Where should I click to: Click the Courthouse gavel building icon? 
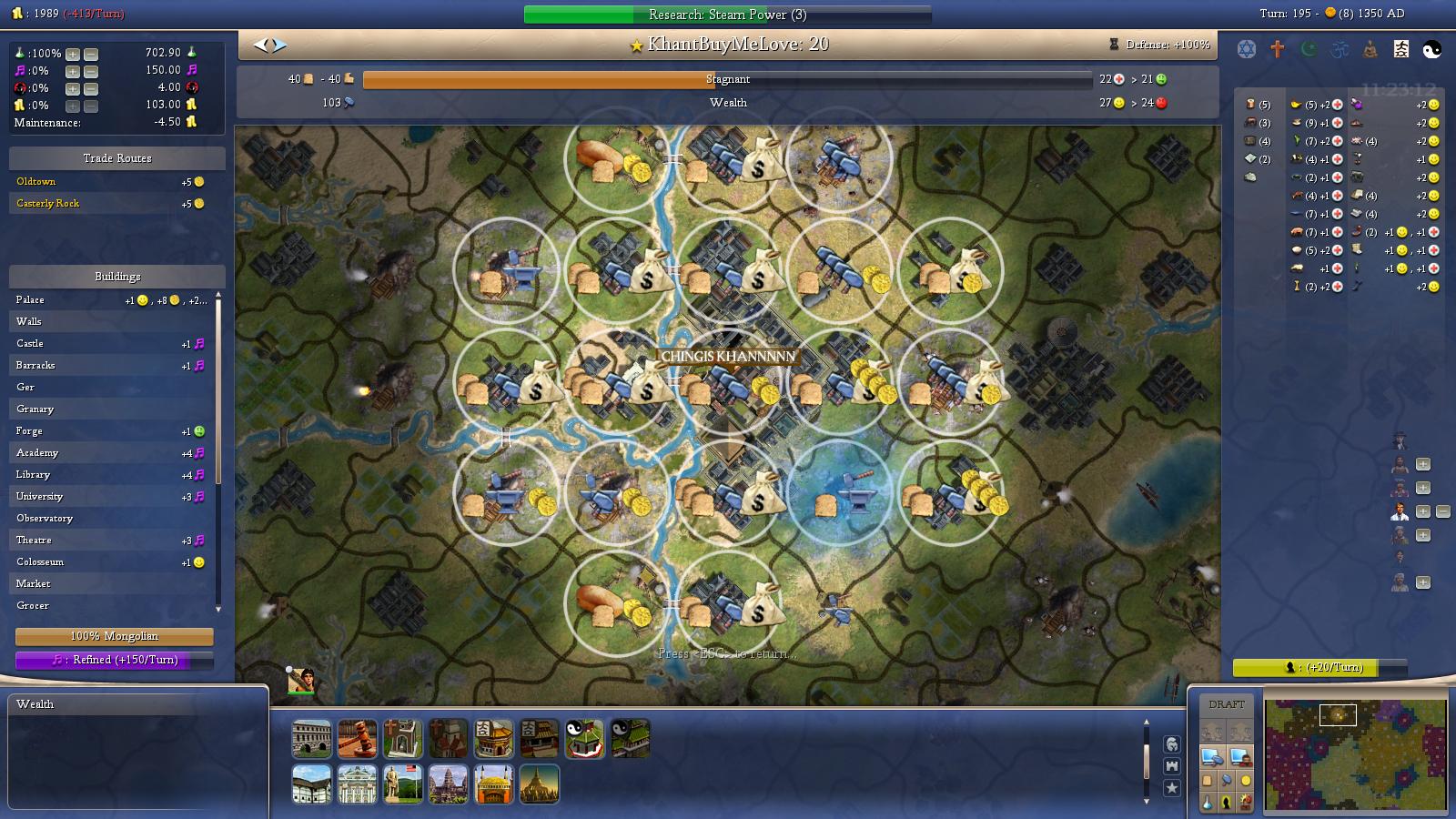click(x=357, y=738)
